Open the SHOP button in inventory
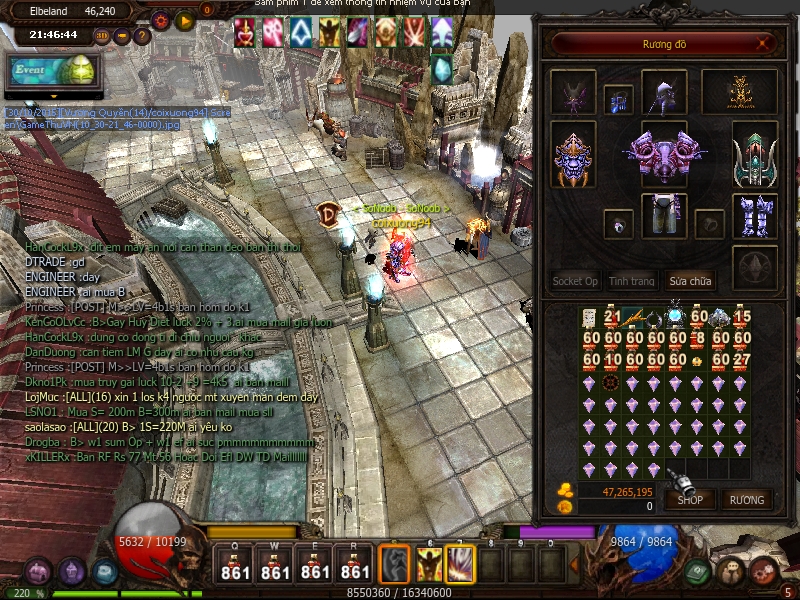This screenshot has height=600, width=800. [690, 499]
